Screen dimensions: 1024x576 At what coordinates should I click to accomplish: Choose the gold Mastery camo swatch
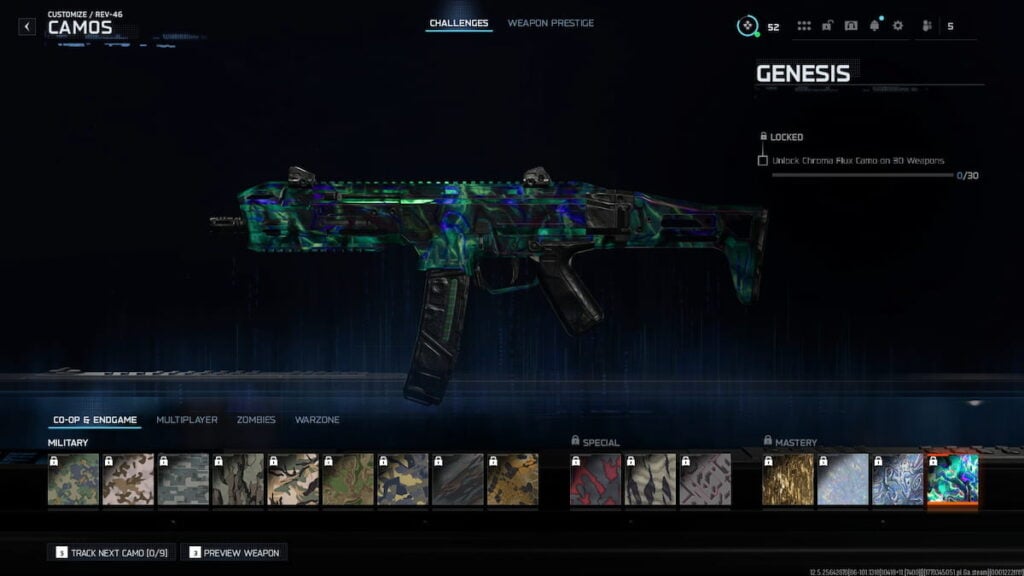pos(788,479)
